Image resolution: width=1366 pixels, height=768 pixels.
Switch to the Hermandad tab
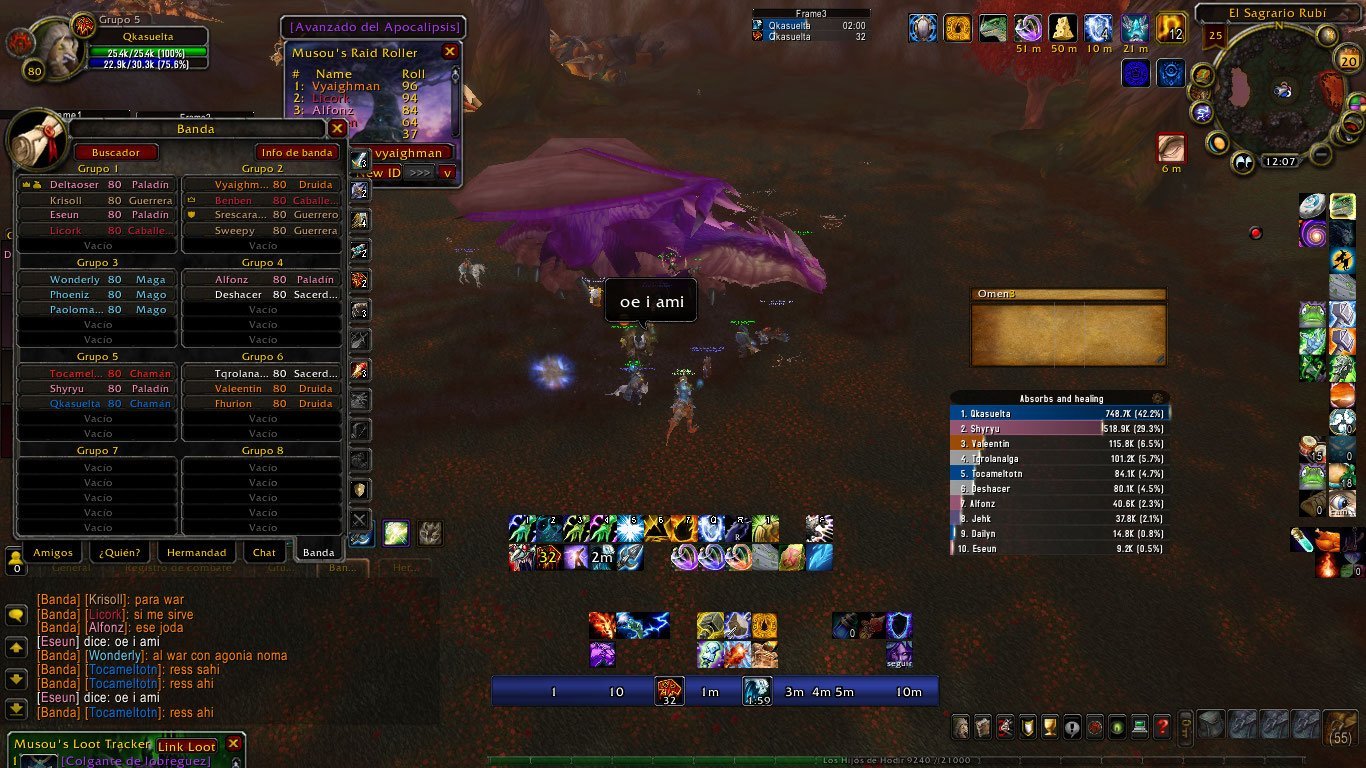(x=197, y=552)
